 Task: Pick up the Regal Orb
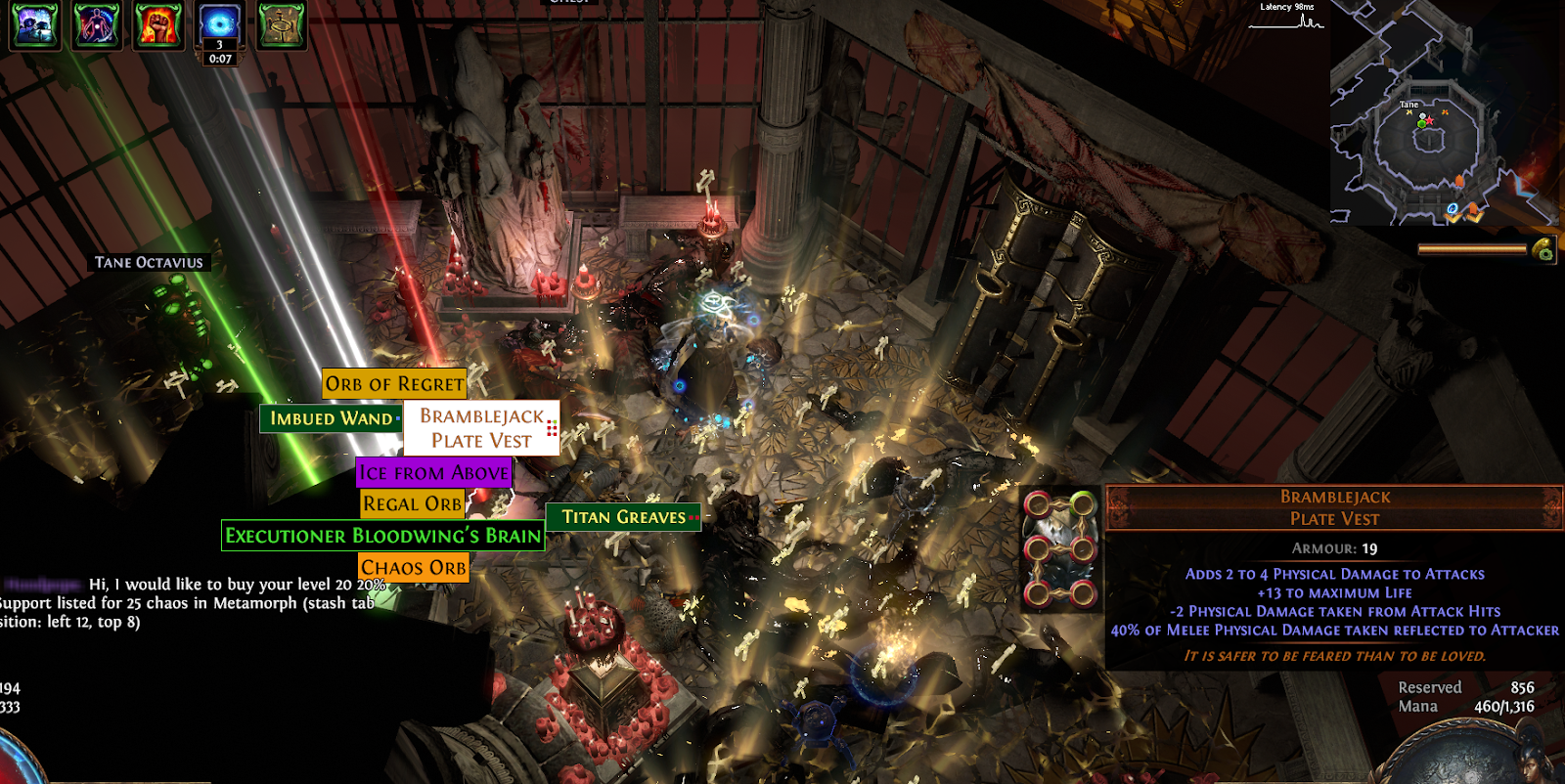(x=412, y=504)
